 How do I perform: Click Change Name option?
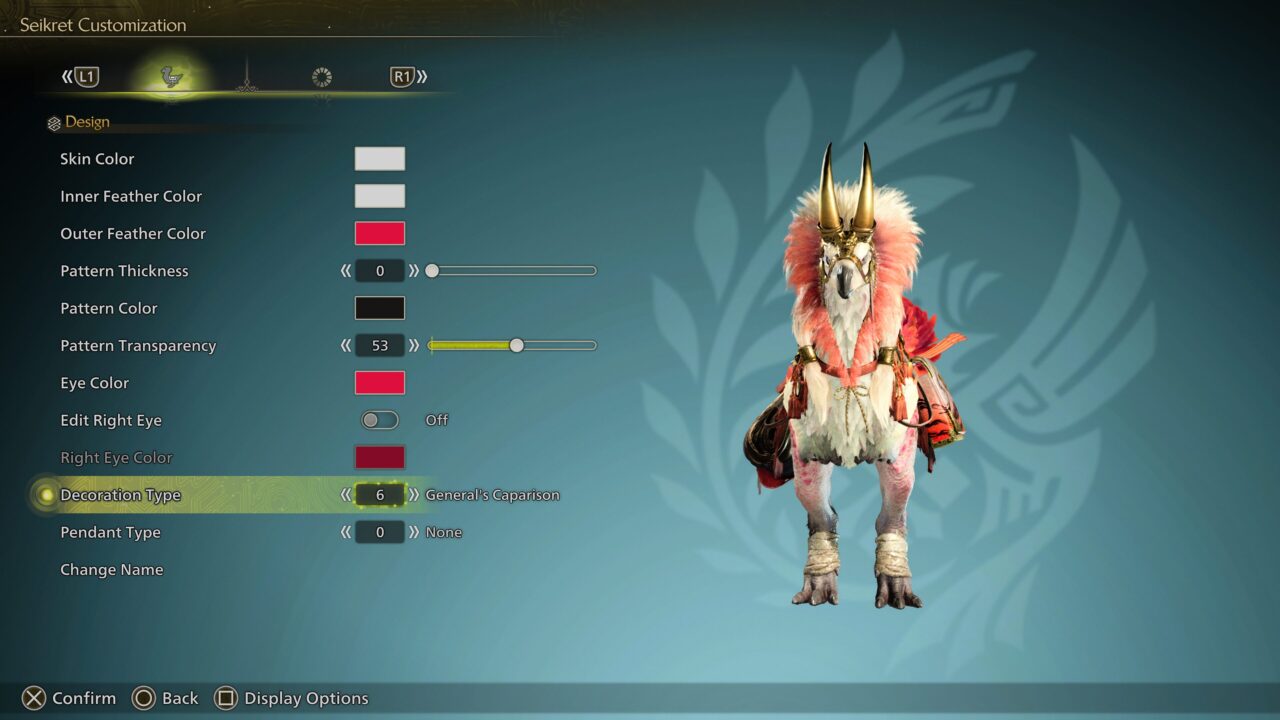(x=113, y=569)
